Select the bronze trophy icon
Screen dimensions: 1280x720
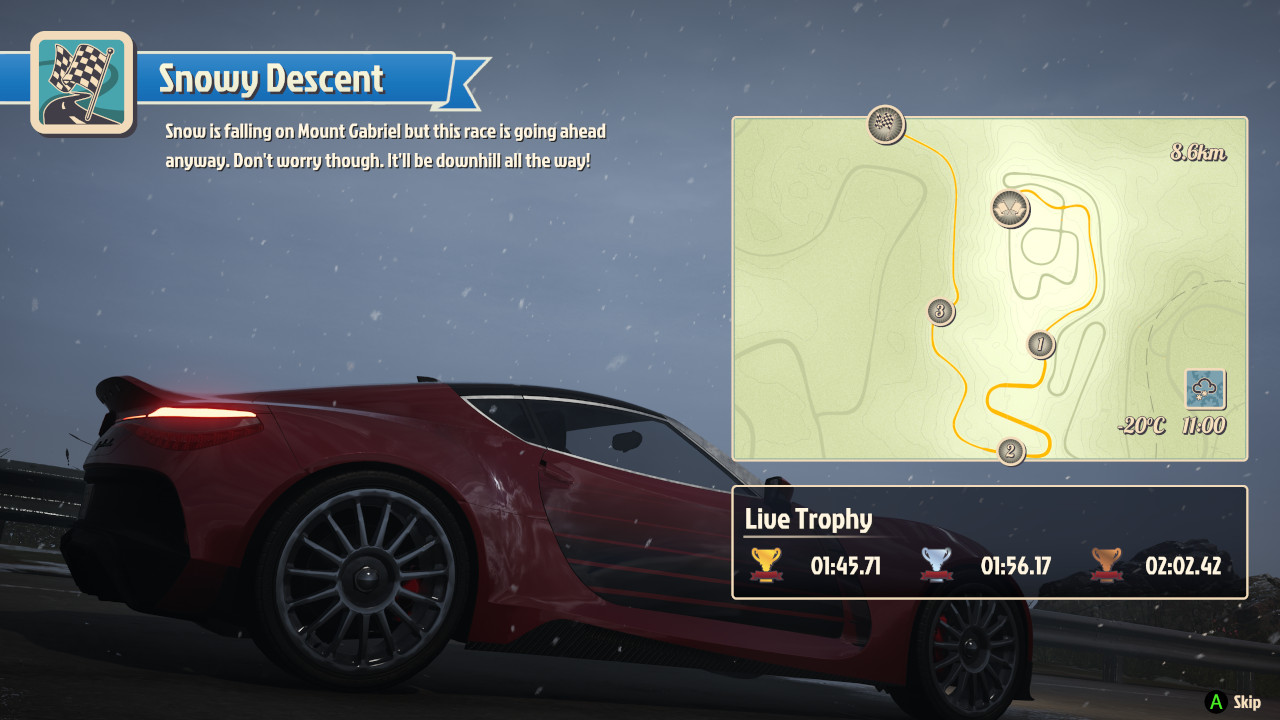click(1106, 565)
